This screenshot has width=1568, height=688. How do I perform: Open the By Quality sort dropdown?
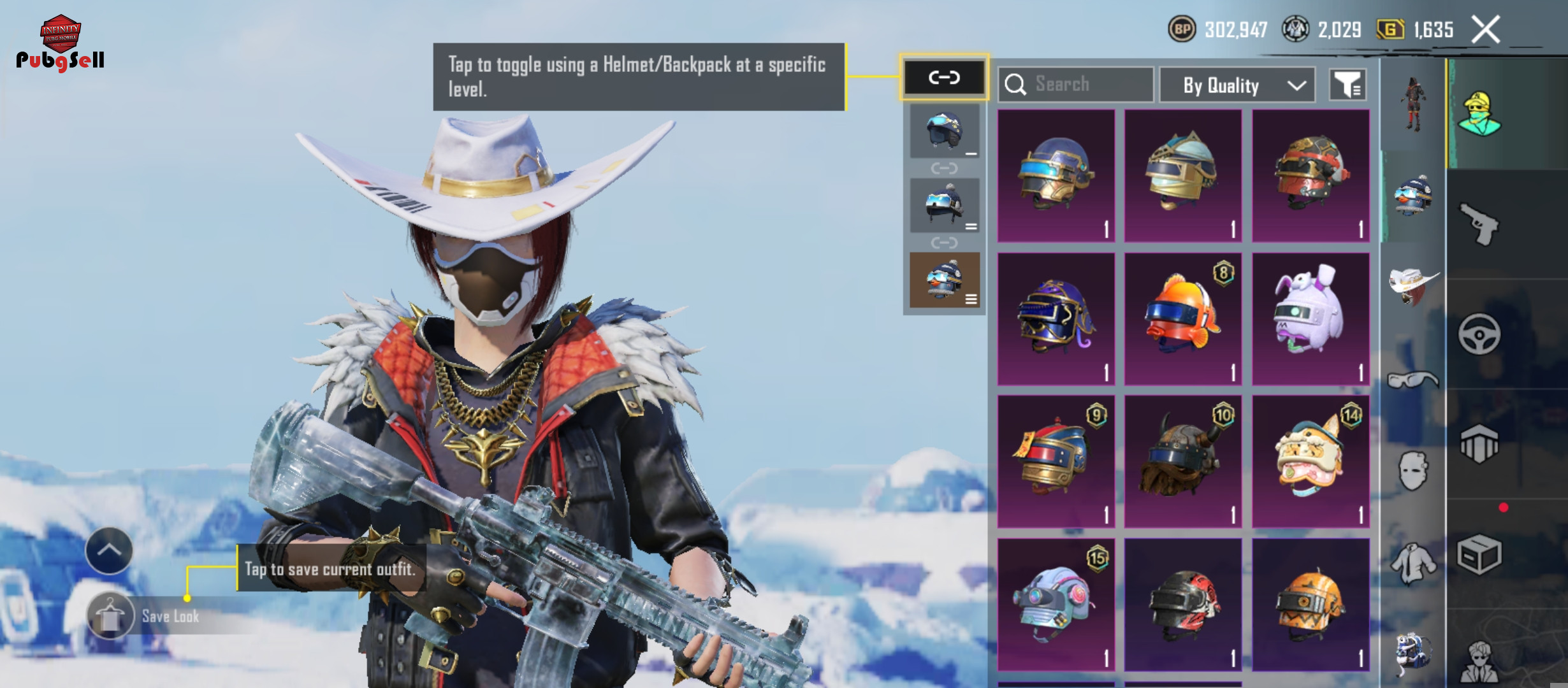click(x=1237, y=85)
